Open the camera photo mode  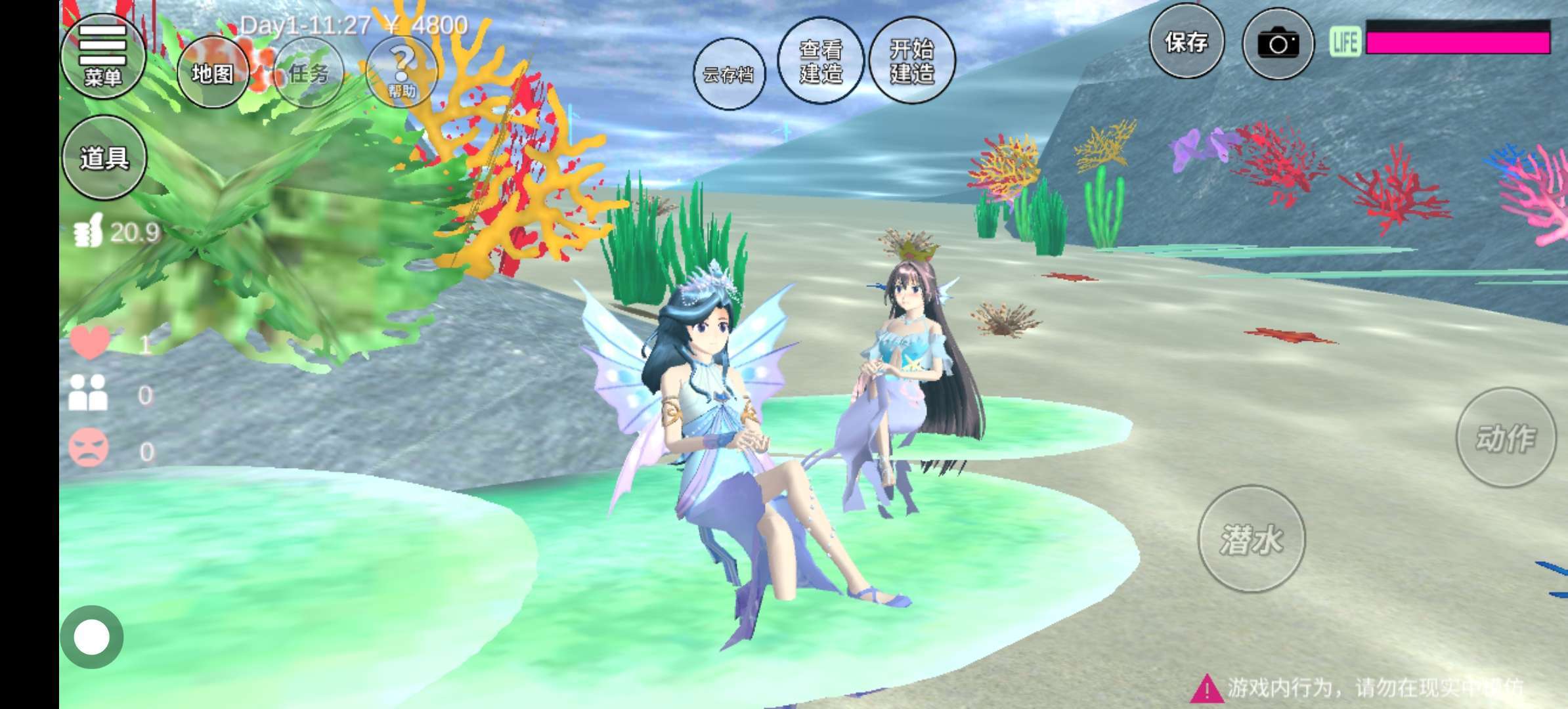[x=1278, y=44]
